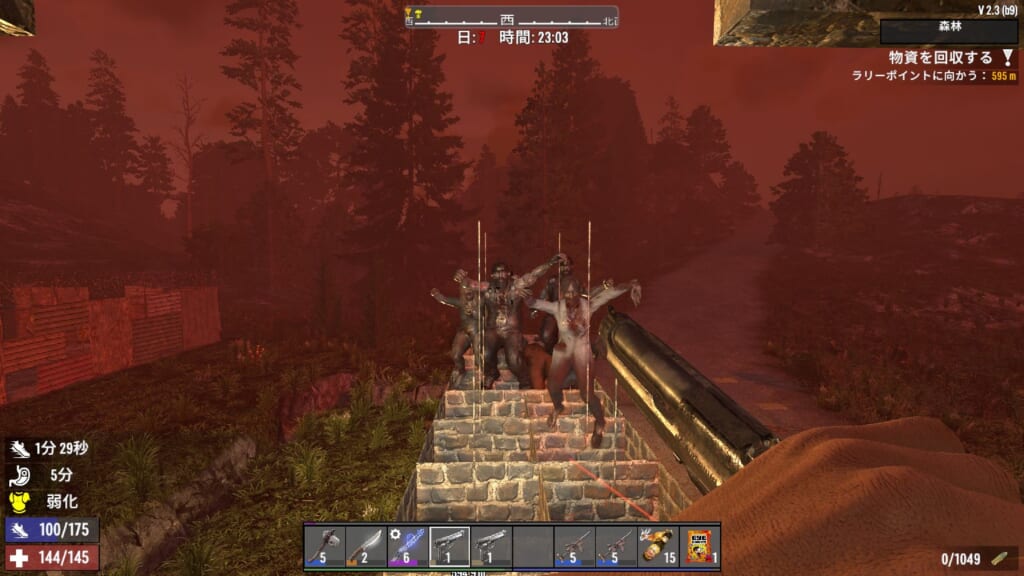Click the highlighted pistol hotbar slot
Viewport: 1024px width, 576px height.
click(x=449, y=547)
